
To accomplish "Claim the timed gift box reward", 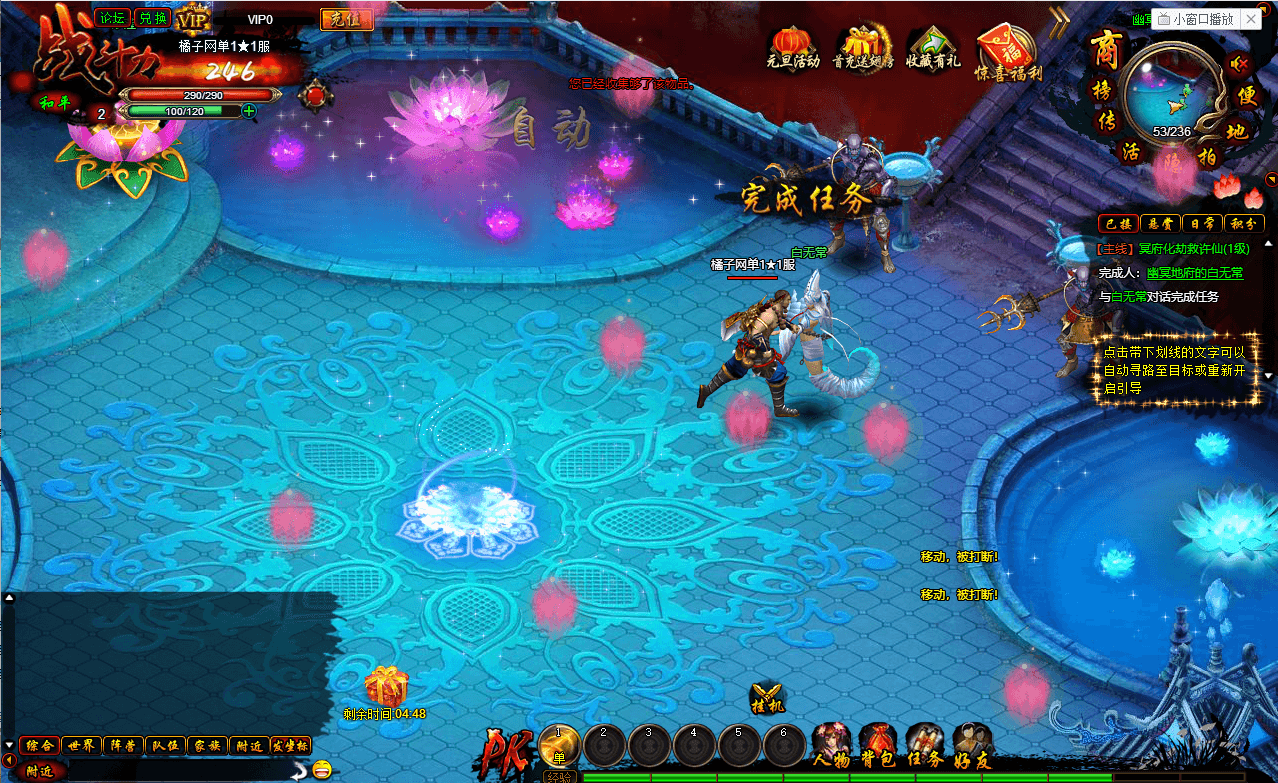I will [x=386, y=686].
